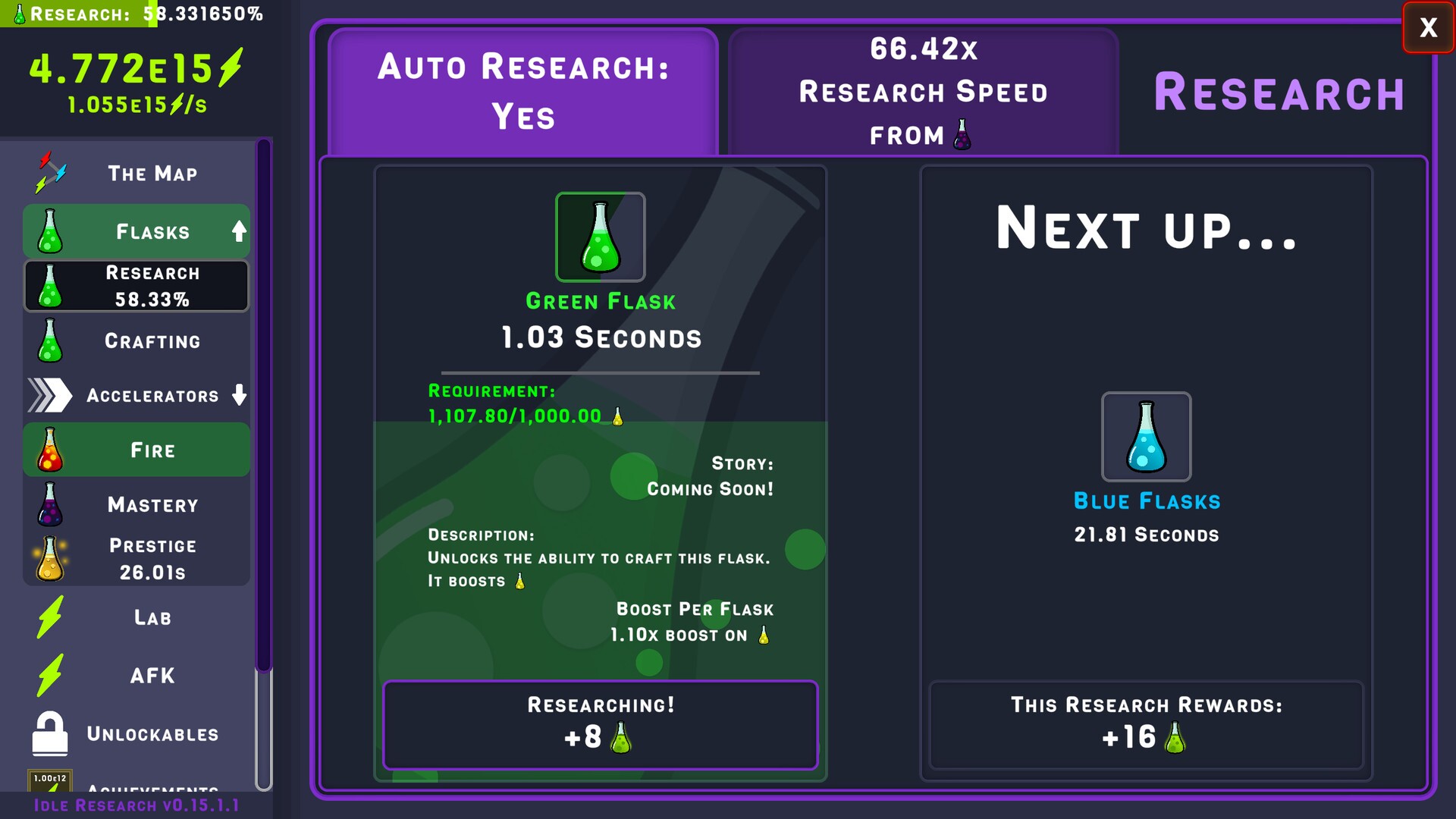Toggle the Accelerators downgrade arrow
This screenshot has width=1456, height=819.
(x=239, y=395)
